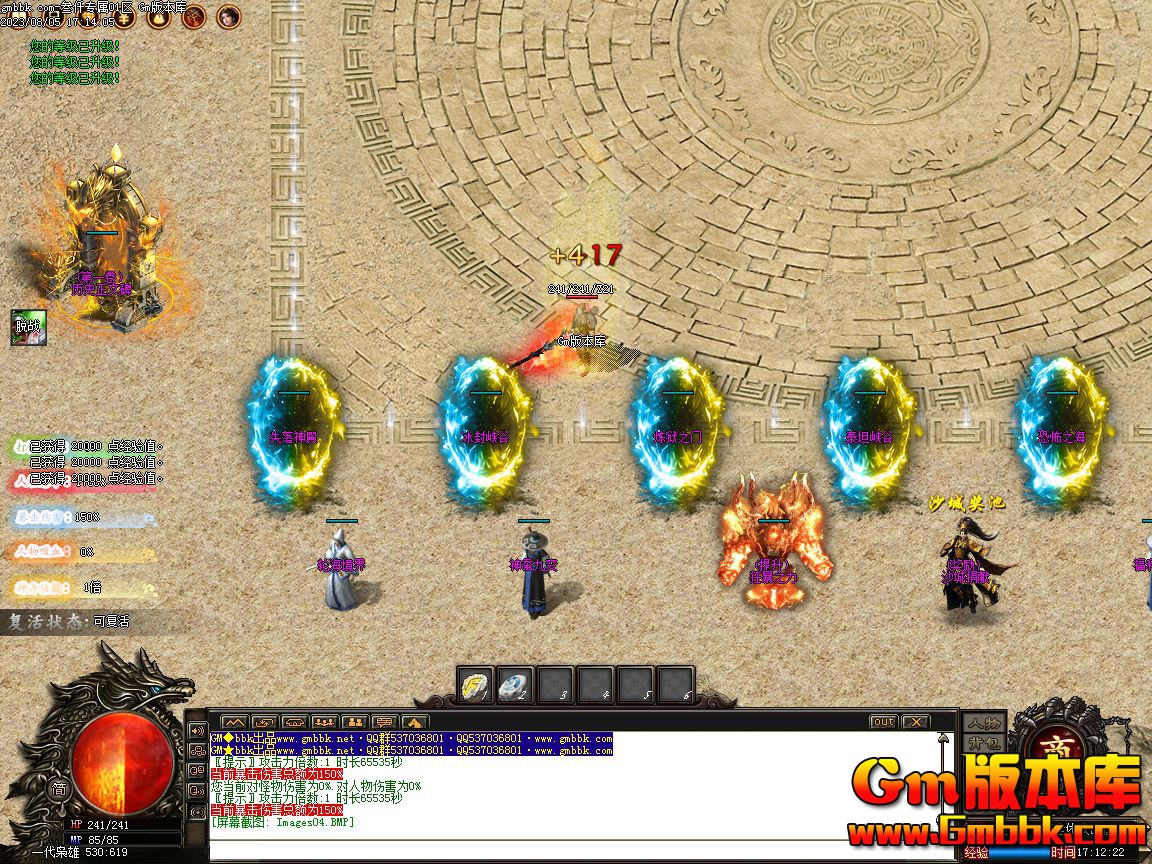Click the two-person button on chat toolbar

tap(353, 721)
